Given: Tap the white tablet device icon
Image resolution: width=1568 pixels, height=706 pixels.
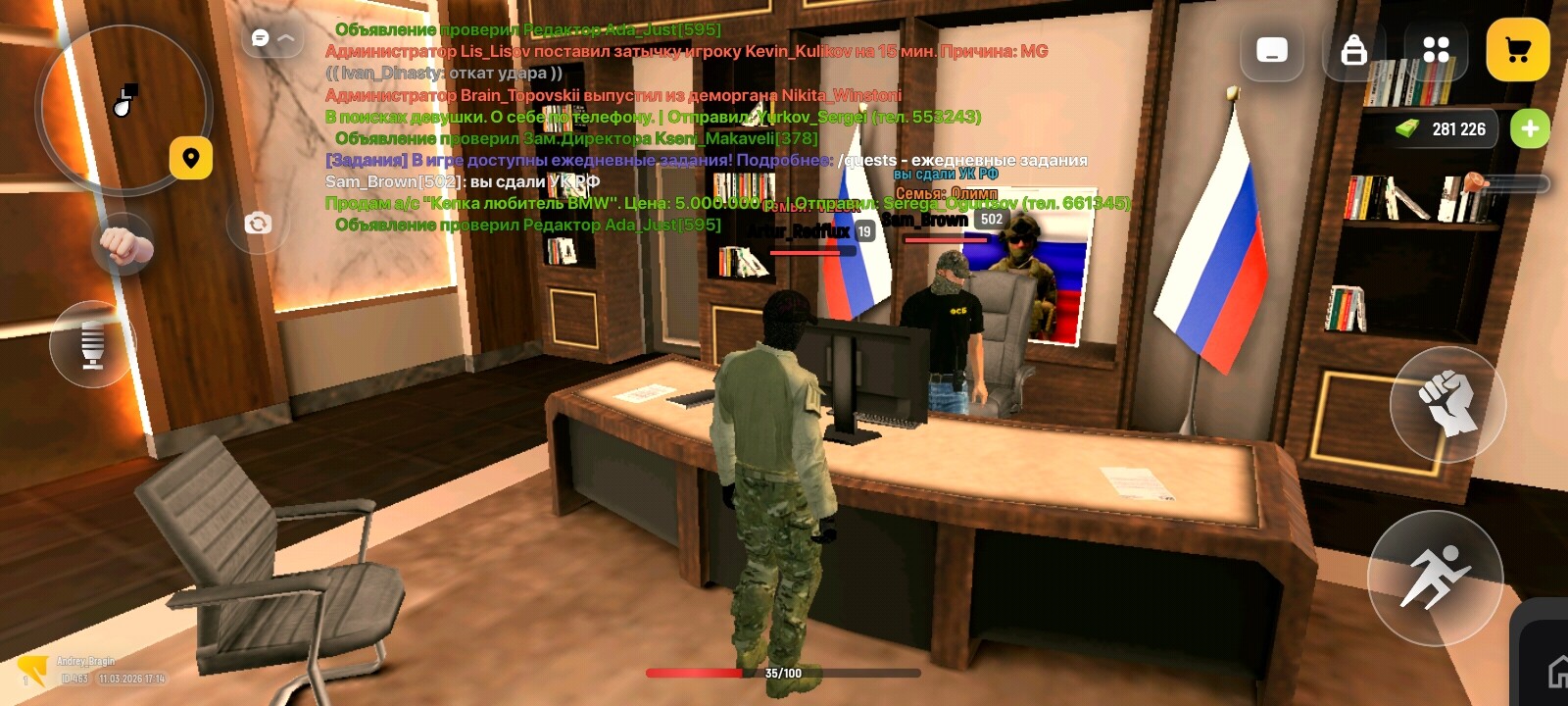Looking at the screenshot, I should pyautogui.click(x=1272, y=47).
